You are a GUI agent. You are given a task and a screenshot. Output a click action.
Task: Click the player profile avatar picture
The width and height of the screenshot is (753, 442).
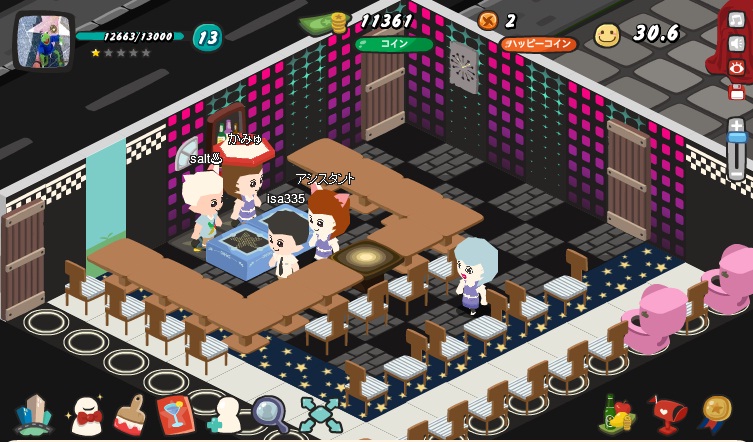[43, 41]
